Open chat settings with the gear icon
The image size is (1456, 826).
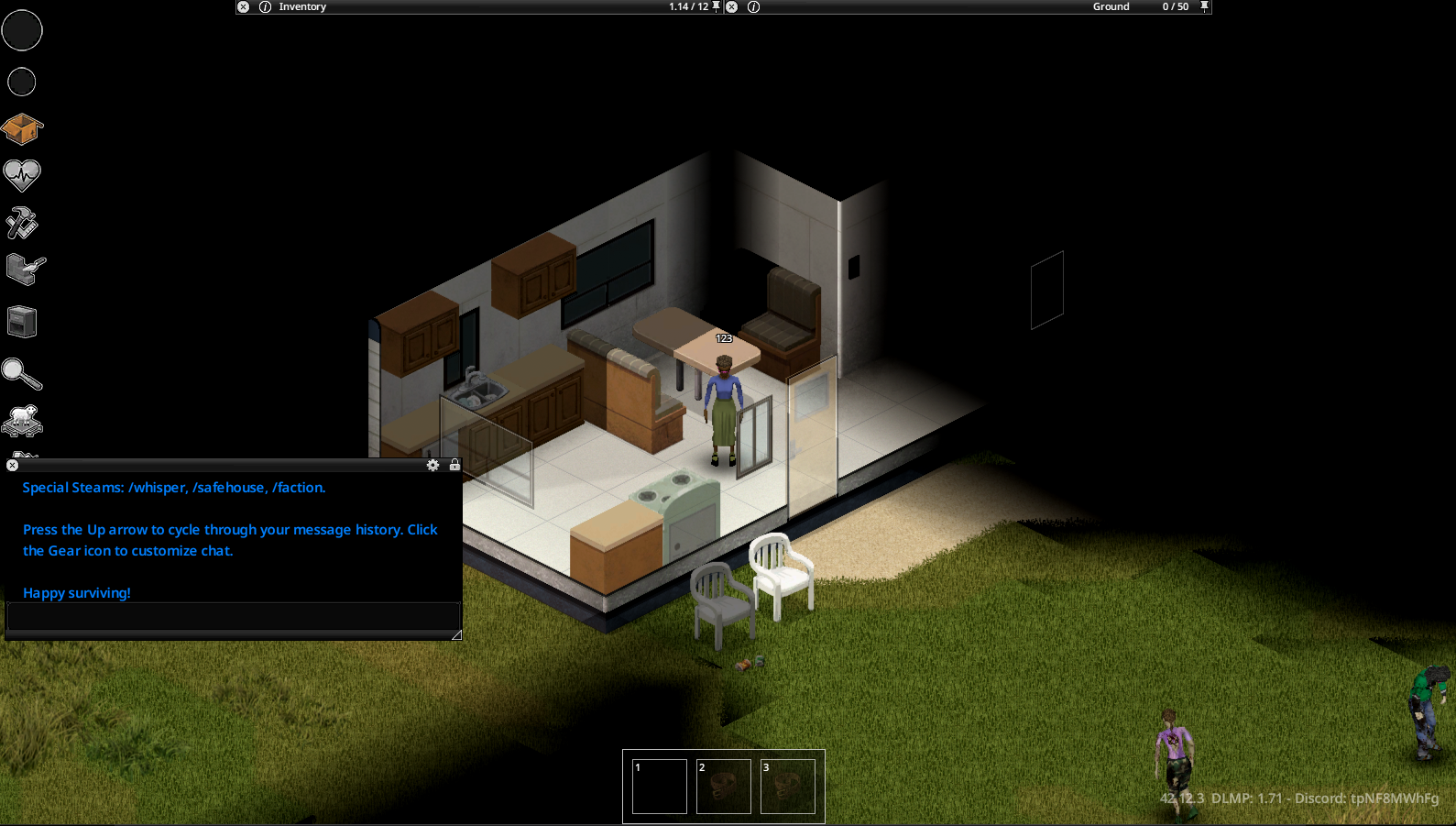click(433, 466)
